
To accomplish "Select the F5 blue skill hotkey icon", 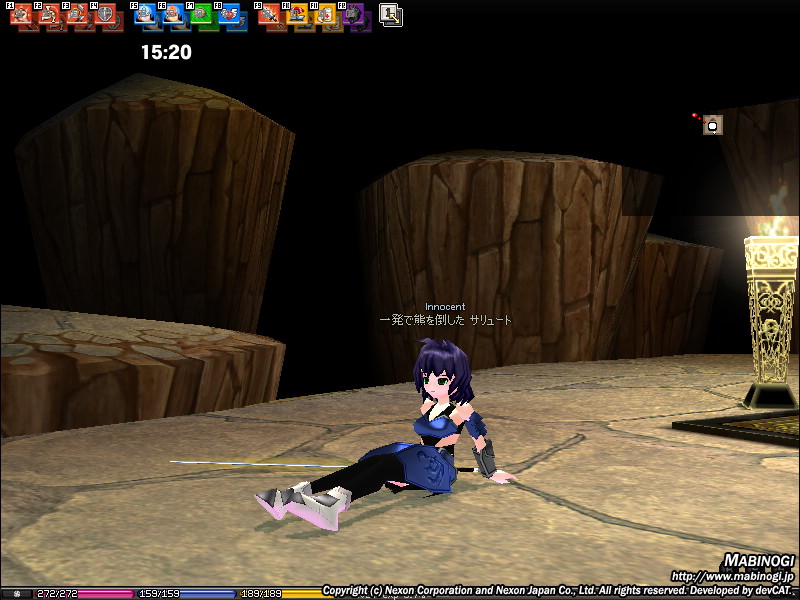I will (x=145, y=16).
